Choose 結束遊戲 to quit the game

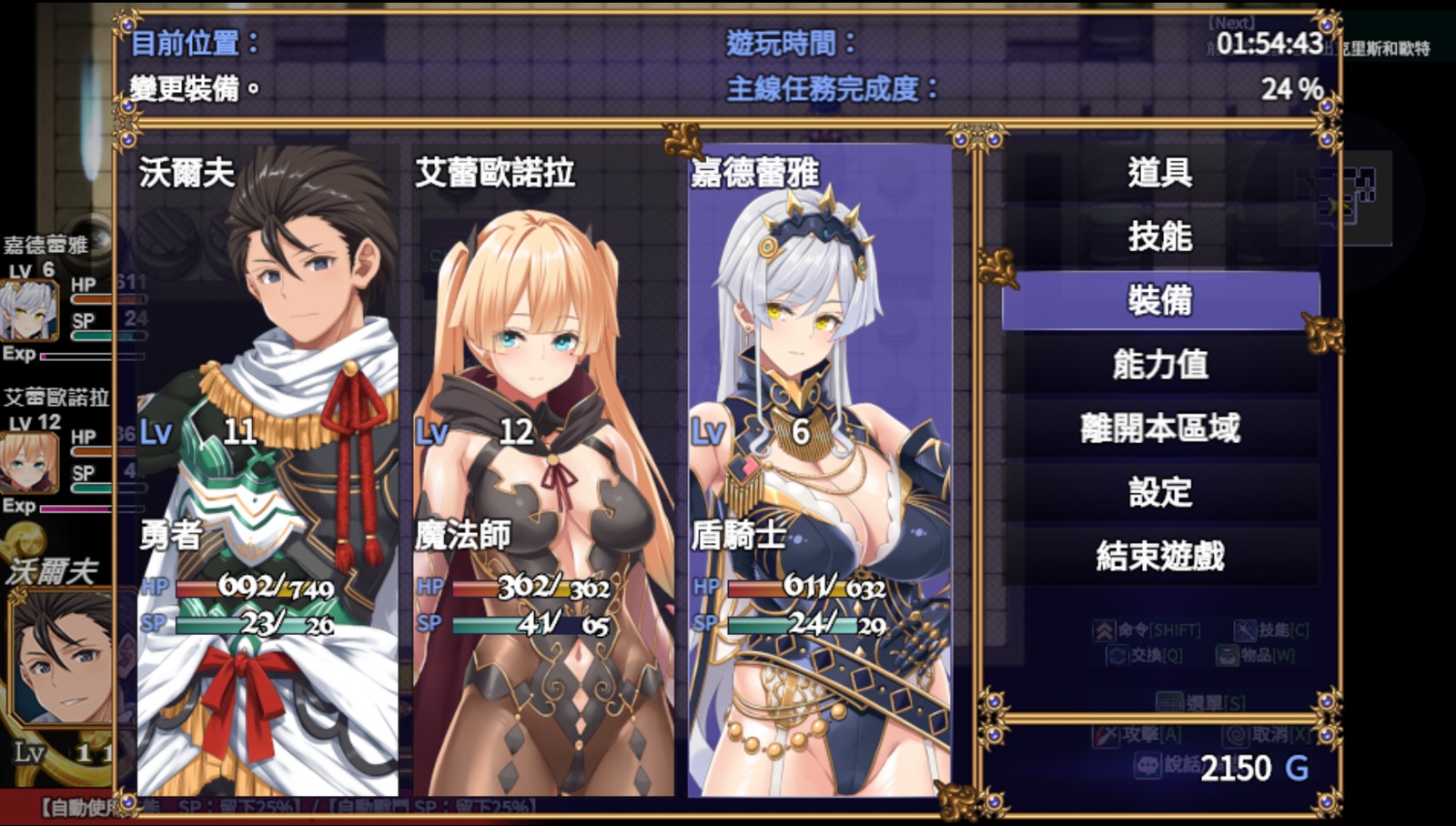(x=1160, y=556)
